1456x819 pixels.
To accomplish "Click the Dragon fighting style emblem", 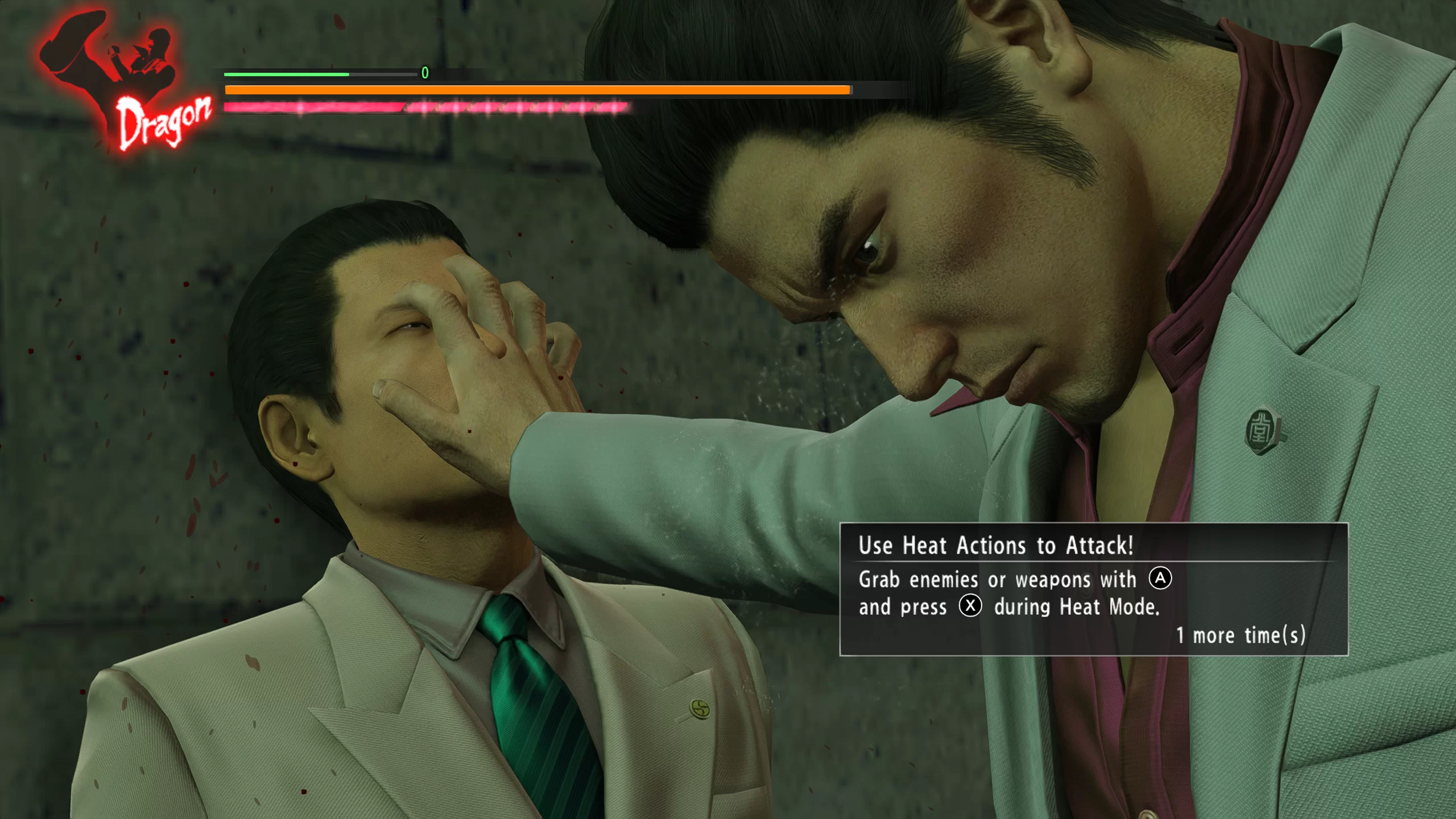I will click(122, 80).
